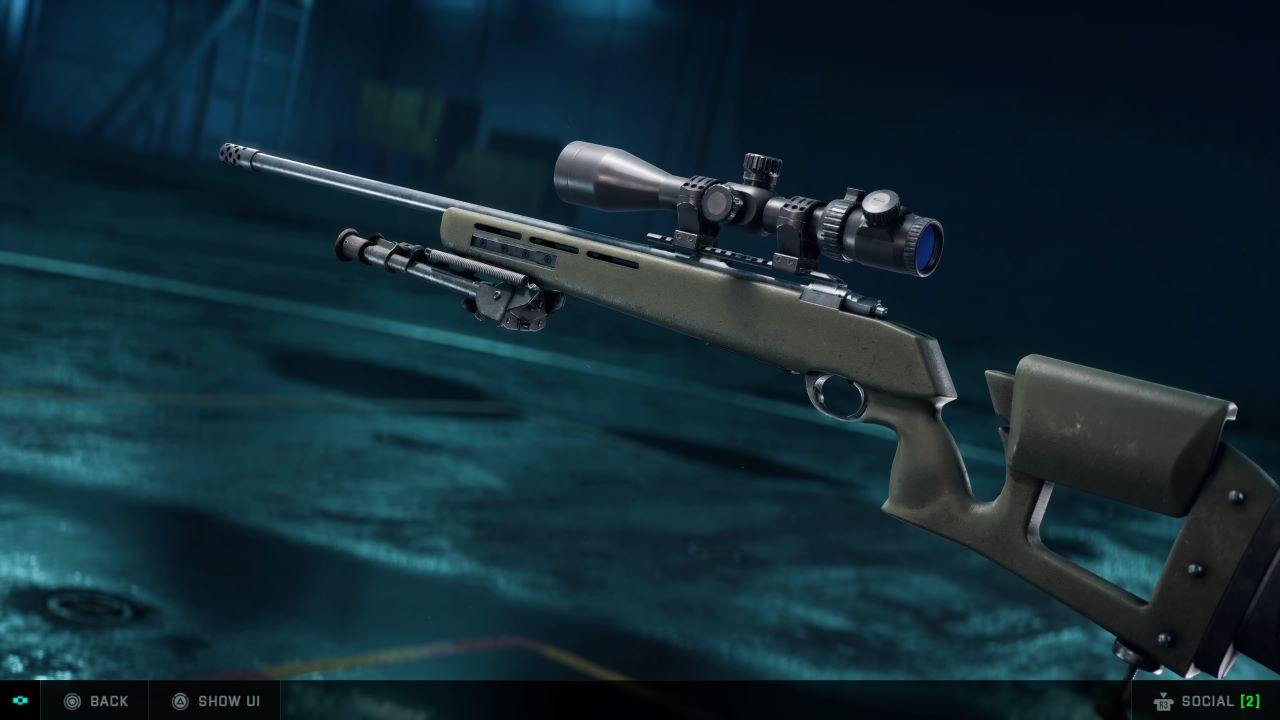
Task: Click the triangle icon next to Show UI
Action: 180,701
